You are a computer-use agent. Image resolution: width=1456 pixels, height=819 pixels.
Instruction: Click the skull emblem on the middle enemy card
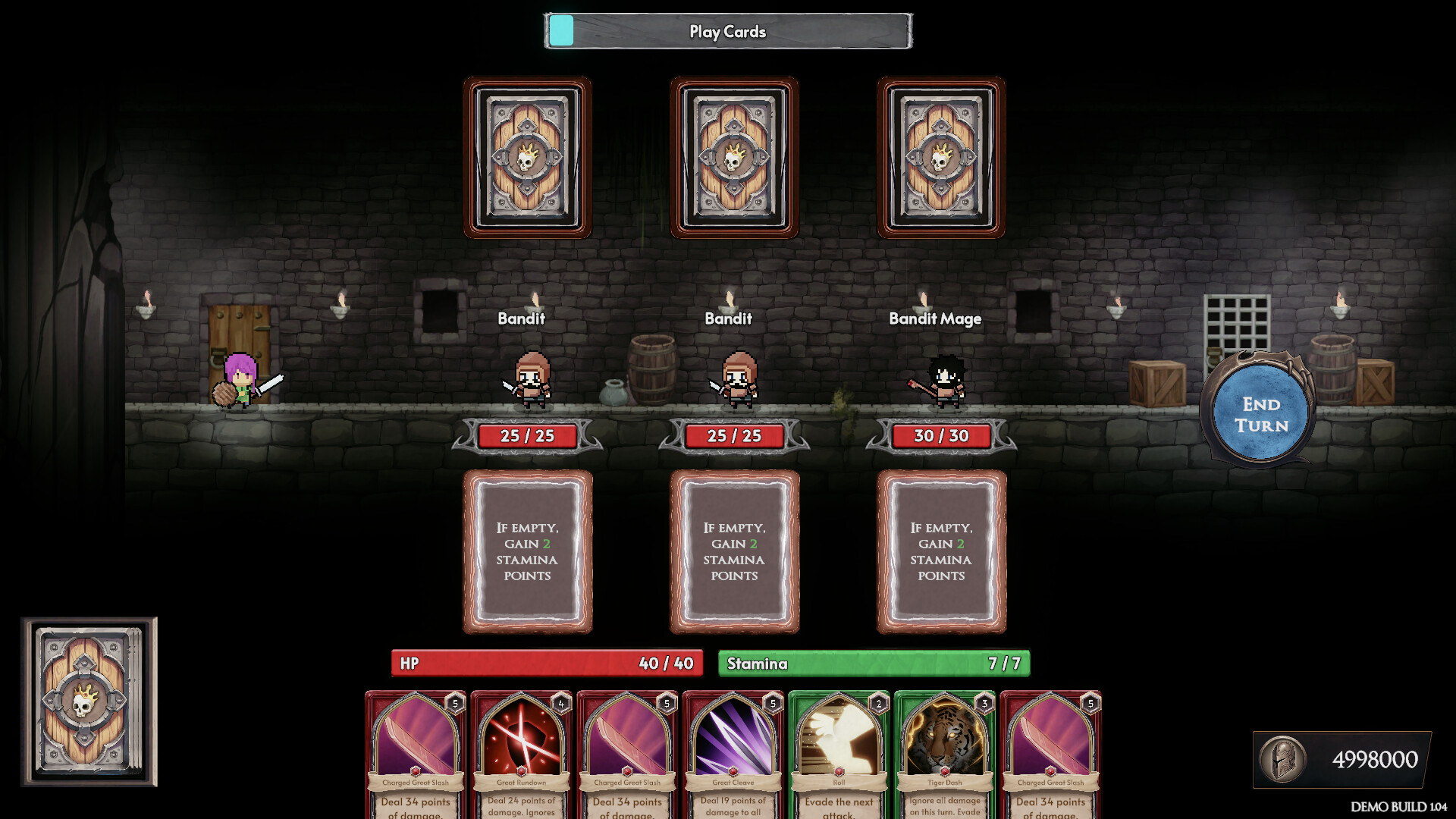(733, 156)
